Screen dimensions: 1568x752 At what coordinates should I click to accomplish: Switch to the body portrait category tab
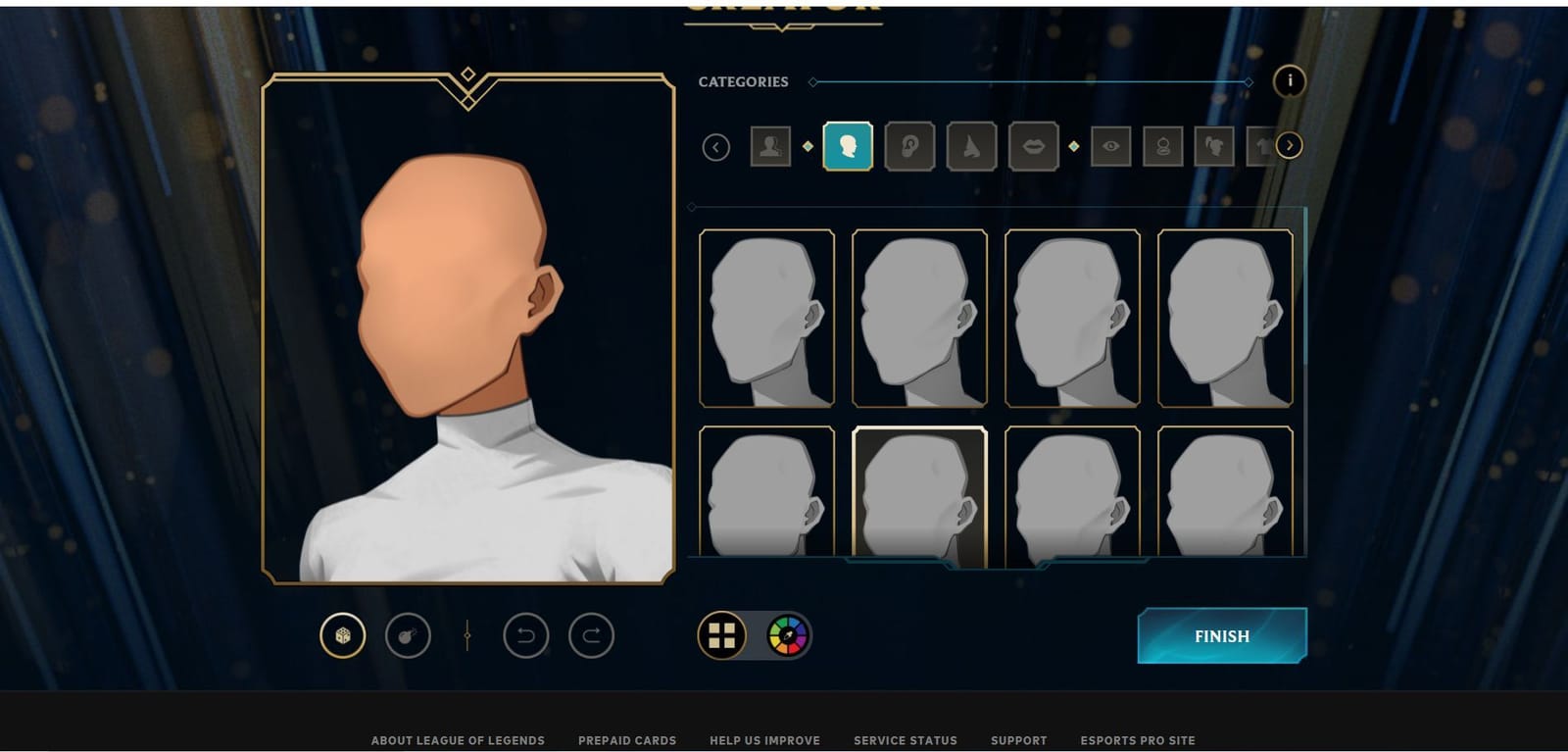click(771, 148)
